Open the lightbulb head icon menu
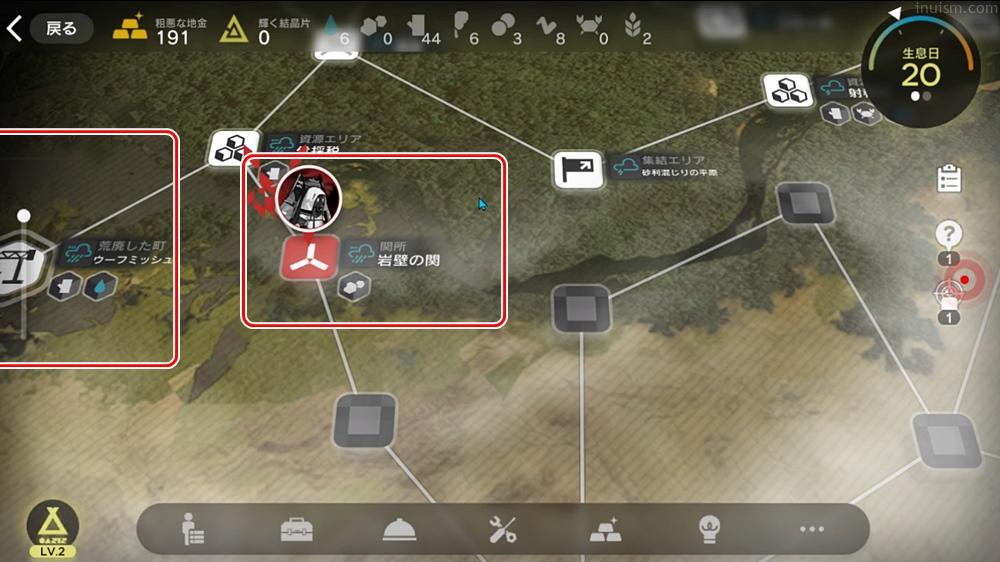The image size is (1000, 562). 709,530
